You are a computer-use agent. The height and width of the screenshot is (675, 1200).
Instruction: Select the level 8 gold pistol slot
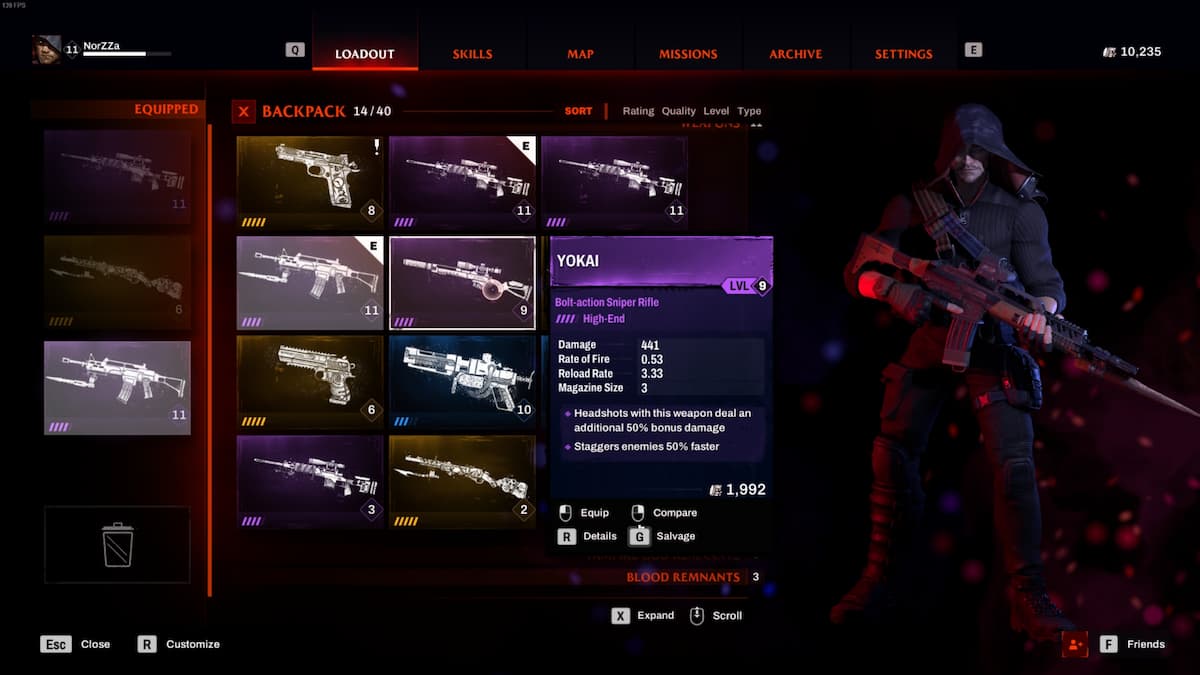[x=310, y=182]
